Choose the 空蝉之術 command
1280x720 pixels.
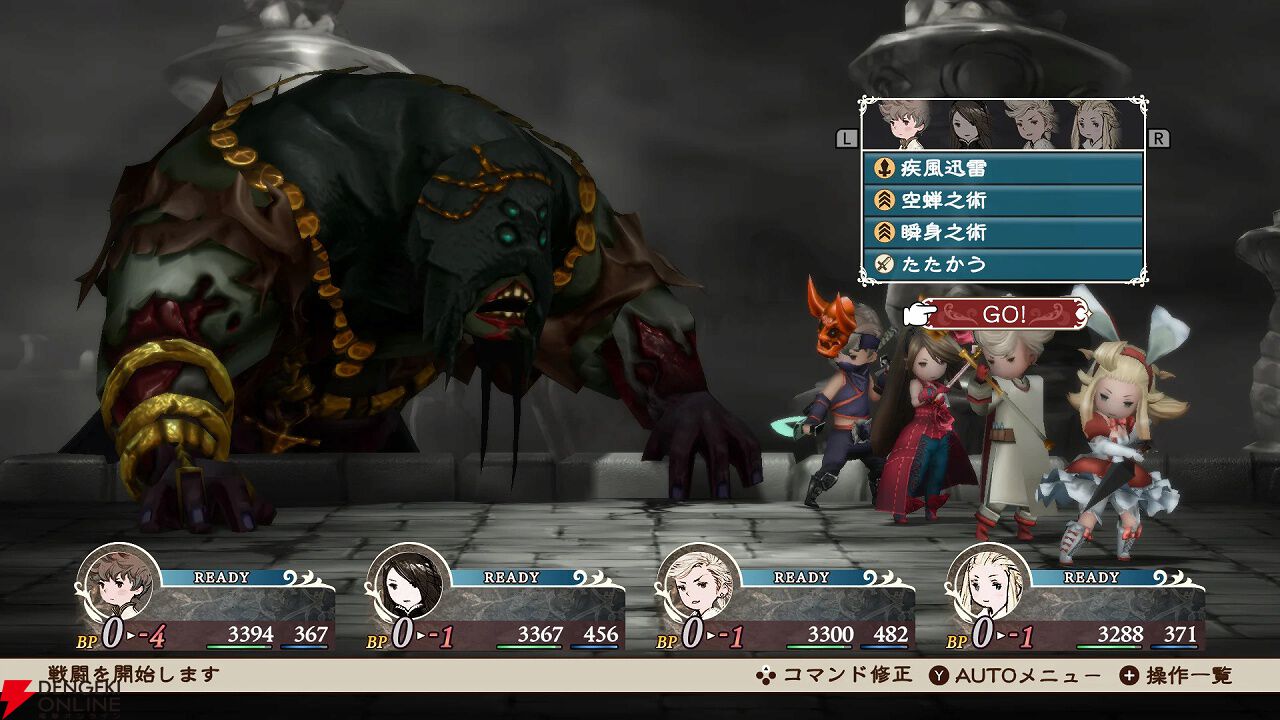point(1002,200)
